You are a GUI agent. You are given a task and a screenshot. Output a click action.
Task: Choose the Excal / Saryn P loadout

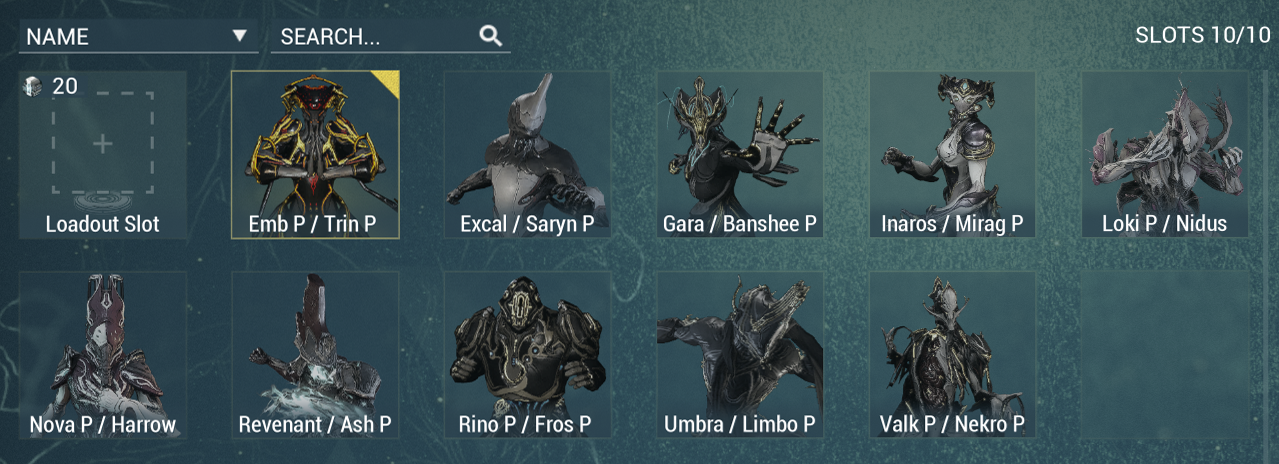click(527, 154)
